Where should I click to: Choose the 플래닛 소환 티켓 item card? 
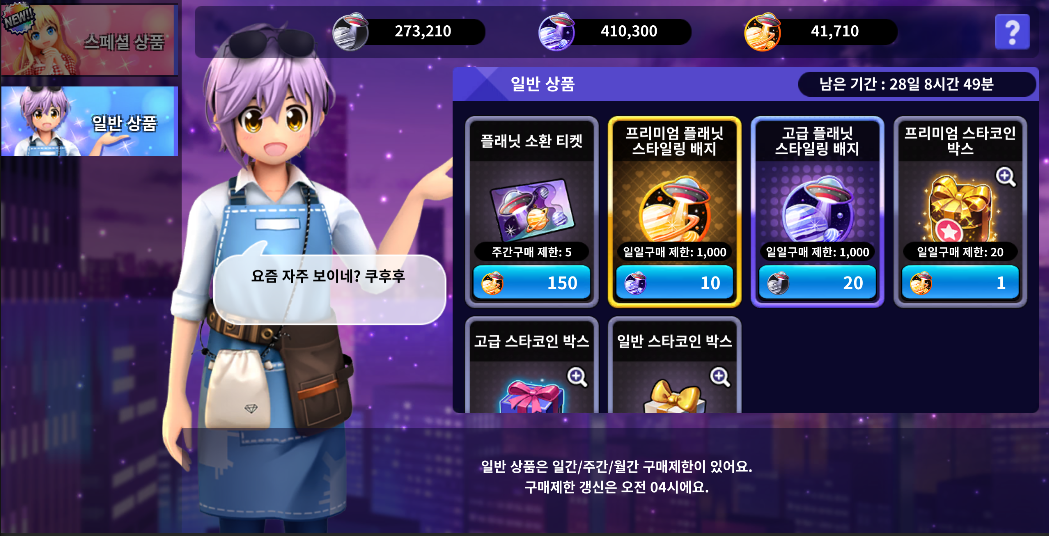(530, 200)
